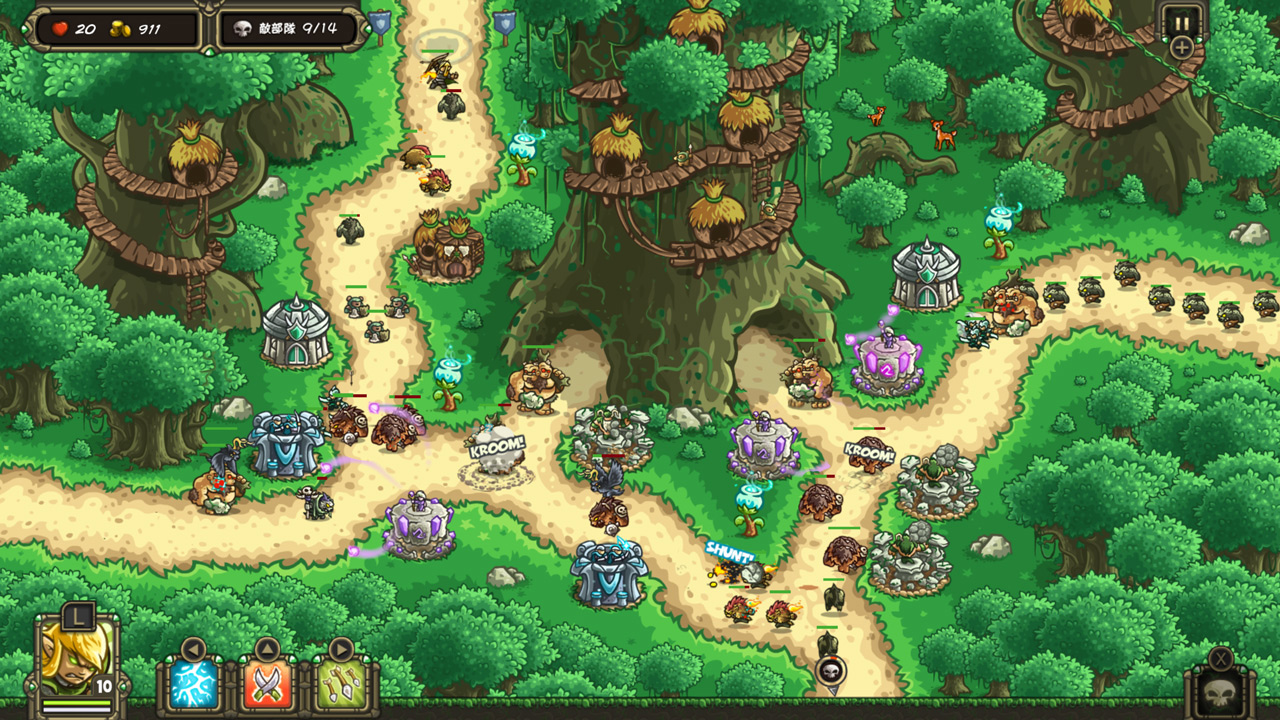Click the red heart health icon

[60, 29]
